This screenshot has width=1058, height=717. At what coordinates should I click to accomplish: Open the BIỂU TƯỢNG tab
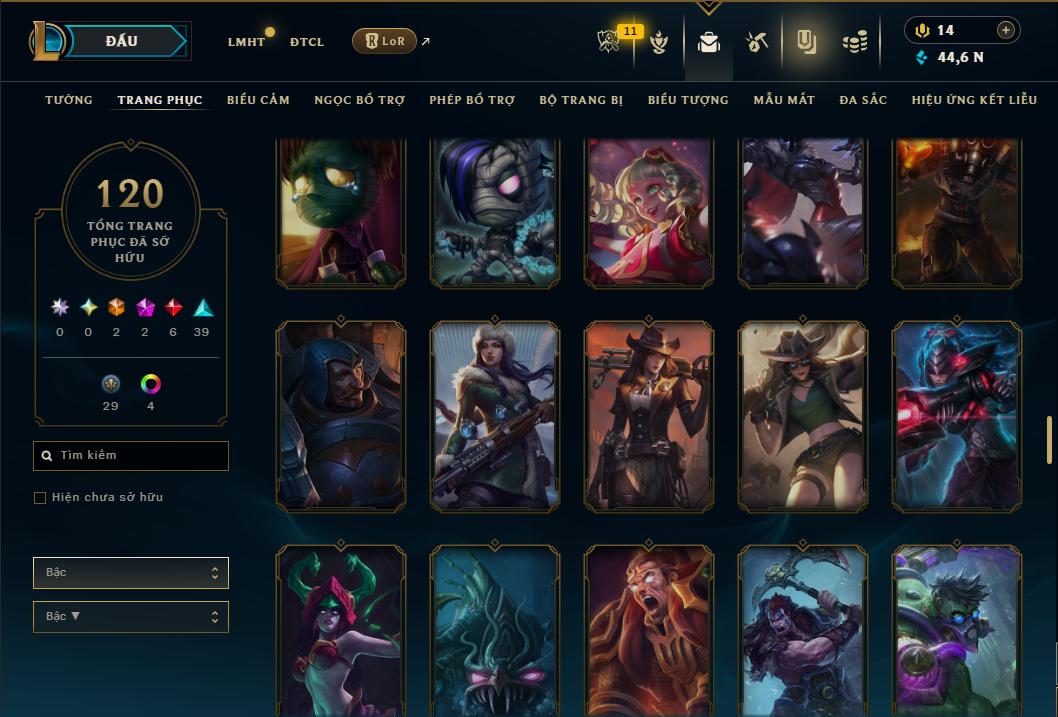tap(688, 100)
